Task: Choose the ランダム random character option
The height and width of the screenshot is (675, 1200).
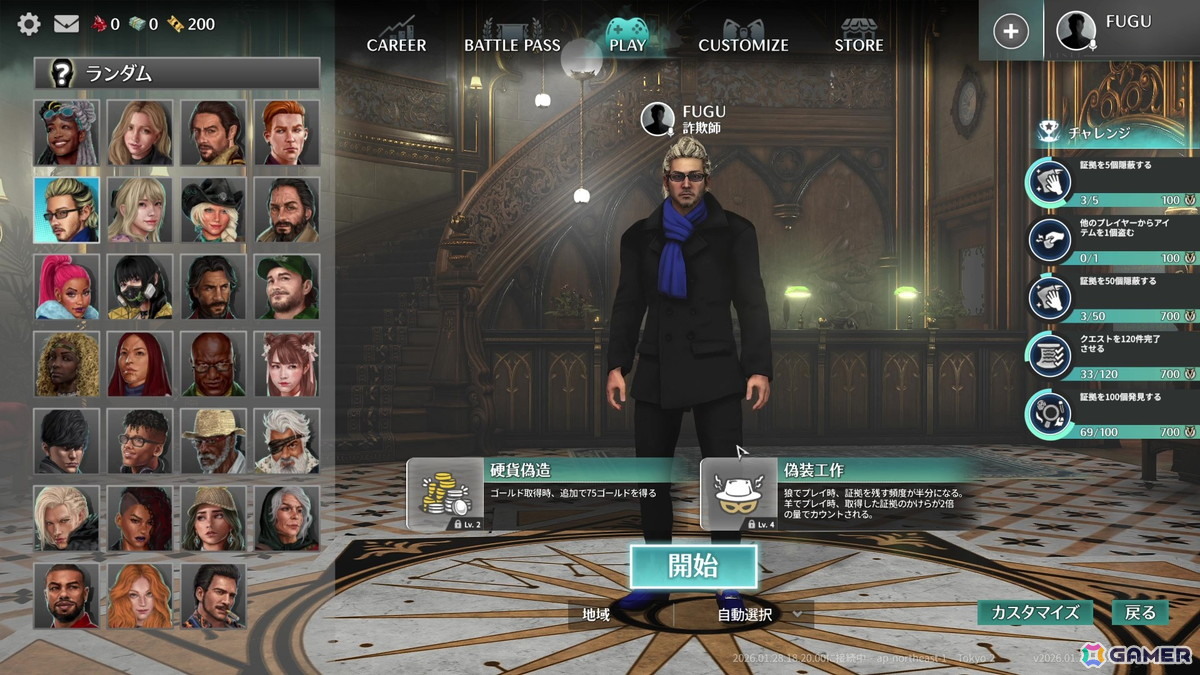Action: pyautogui.click(x=177, y=73)
